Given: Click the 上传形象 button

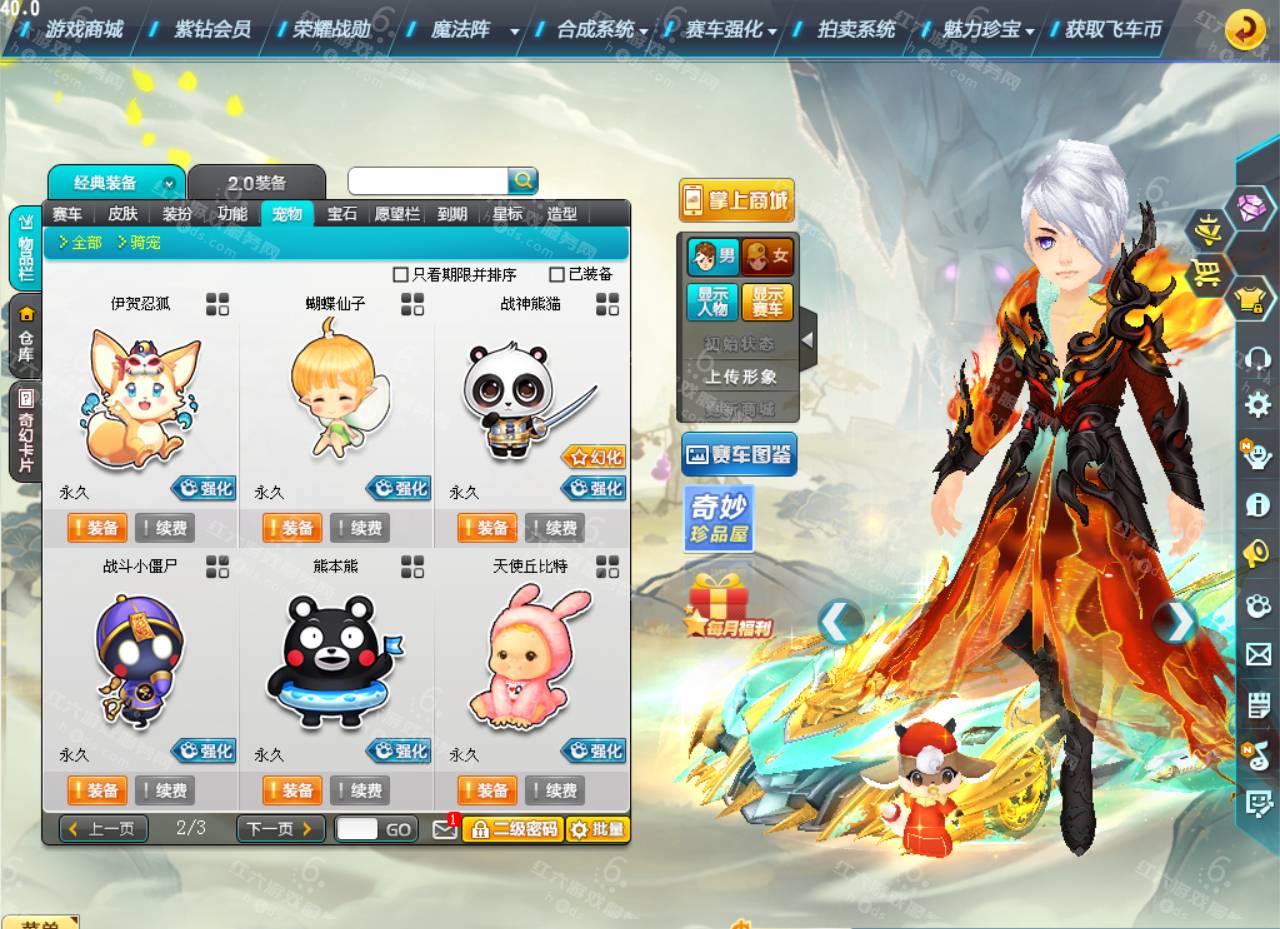Looking at the screenshot, I should coord(740,378).
